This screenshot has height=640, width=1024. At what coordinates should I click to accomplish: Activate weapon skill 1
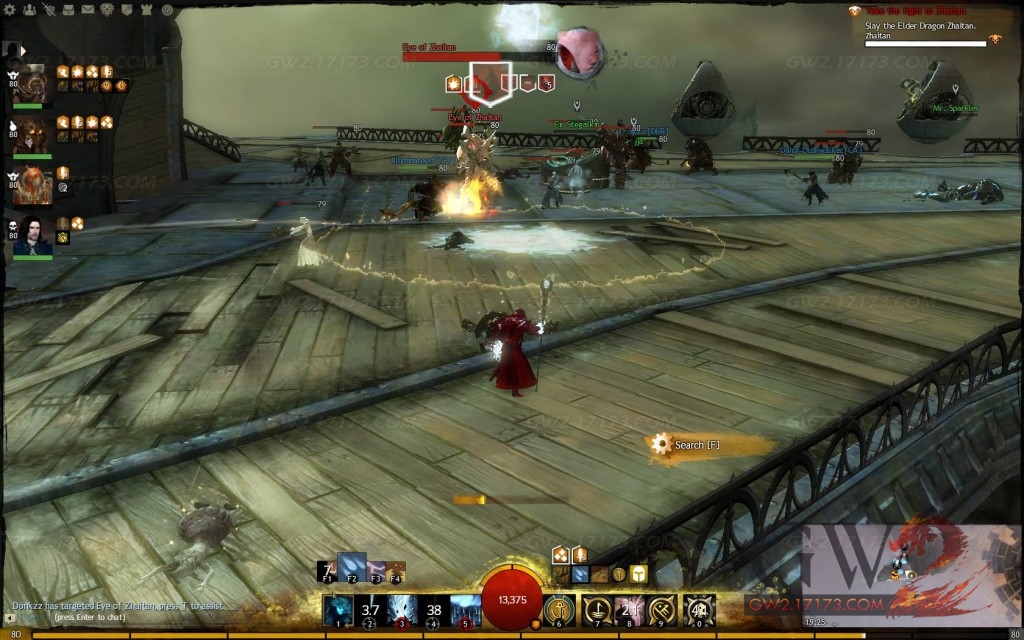point(338,609)
